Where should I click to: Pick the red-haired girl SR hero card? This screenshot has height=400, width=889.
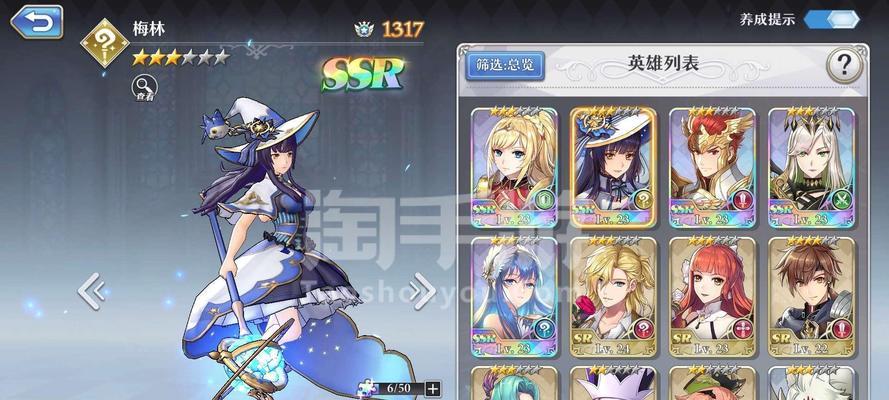pyautogui.click(x=711, y=295)
